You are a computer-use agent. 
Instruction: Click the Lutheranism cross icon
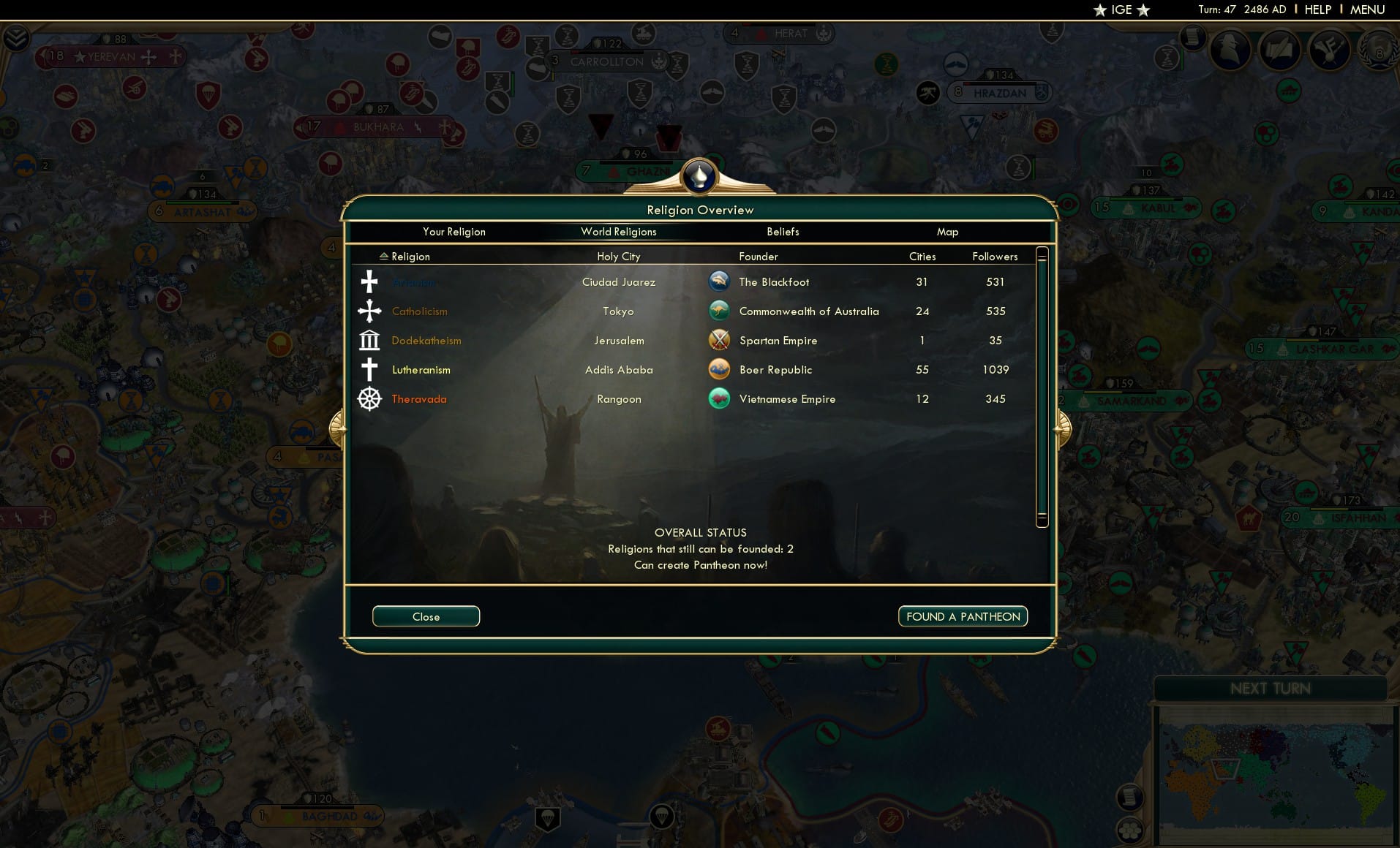[x=369, y=369]
